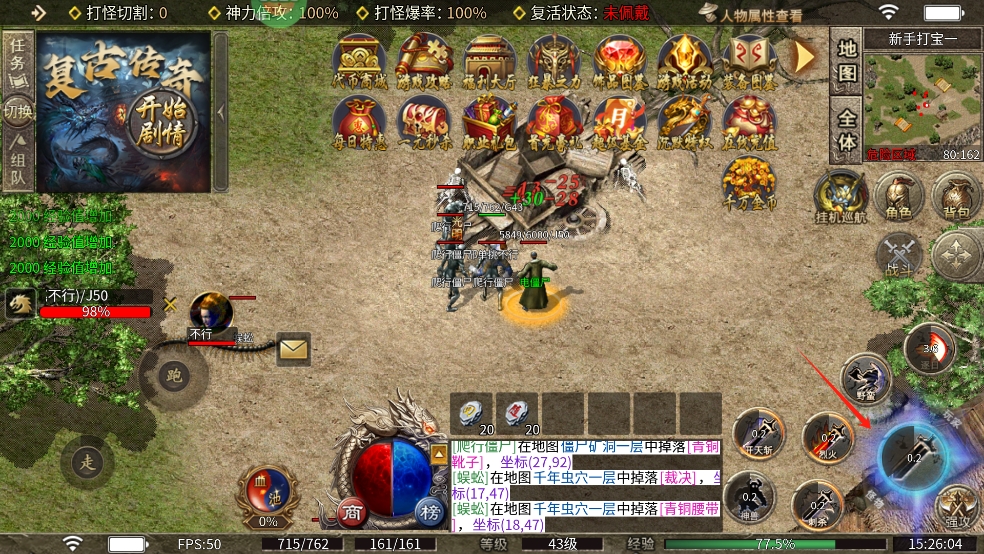The image size is (984, 554).
Task: Open the envelope mail icon
Action: click(x=294, y=348)
